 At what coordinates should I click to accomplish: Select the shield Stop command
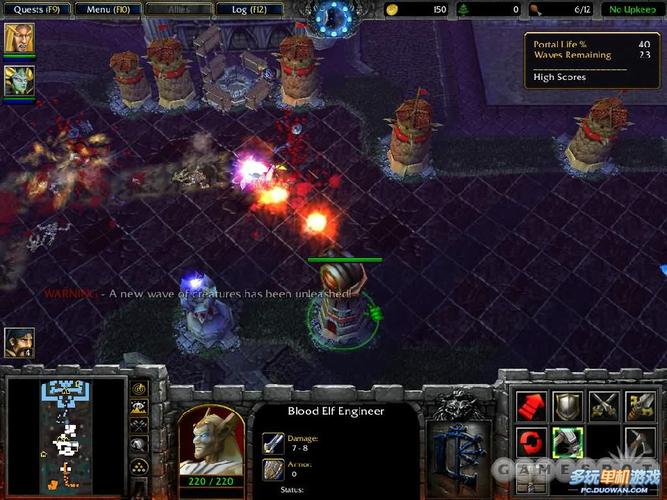[567, 405]
